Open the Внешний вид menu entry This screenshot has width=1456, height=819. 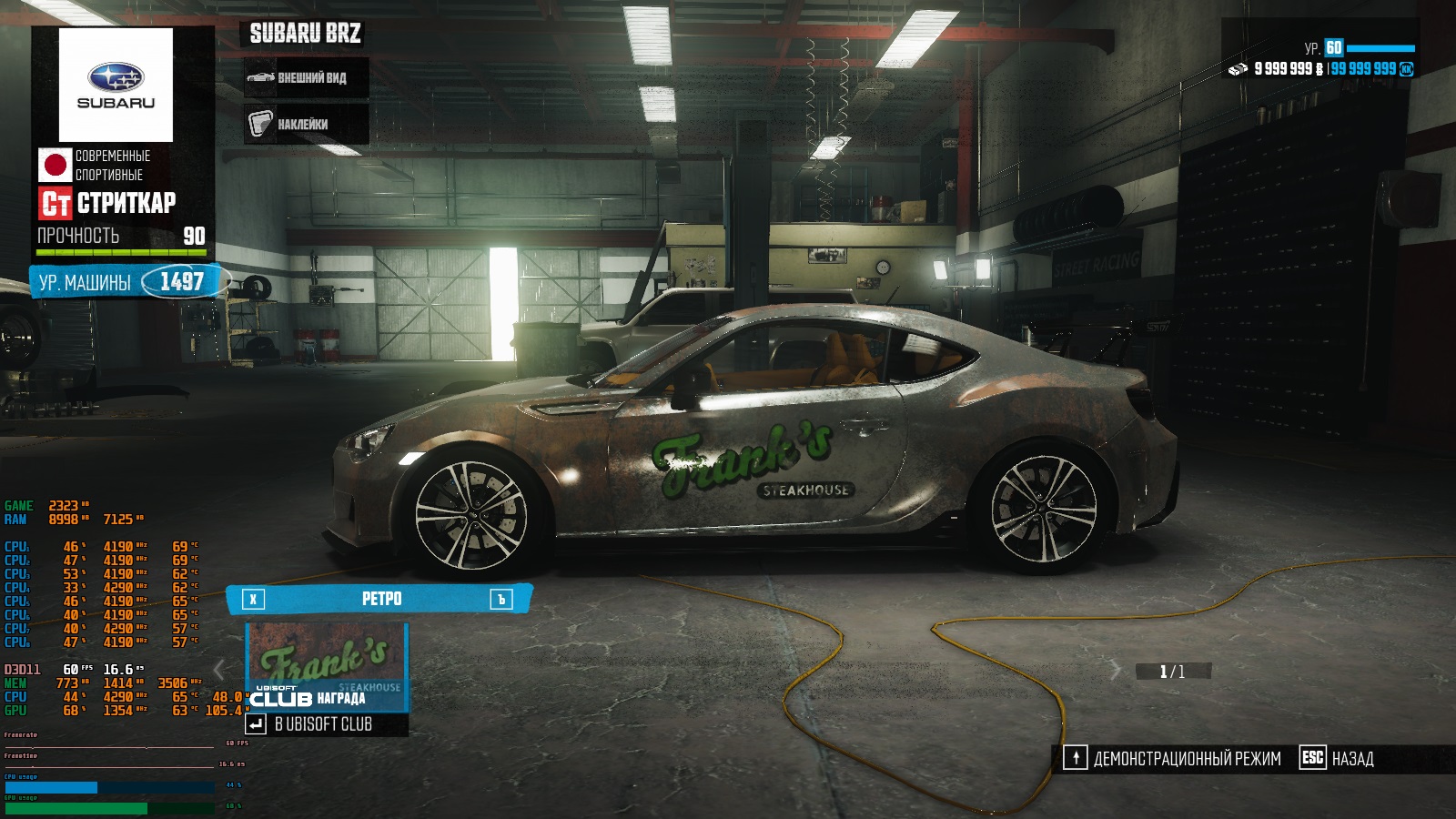[x=307, y=78]
